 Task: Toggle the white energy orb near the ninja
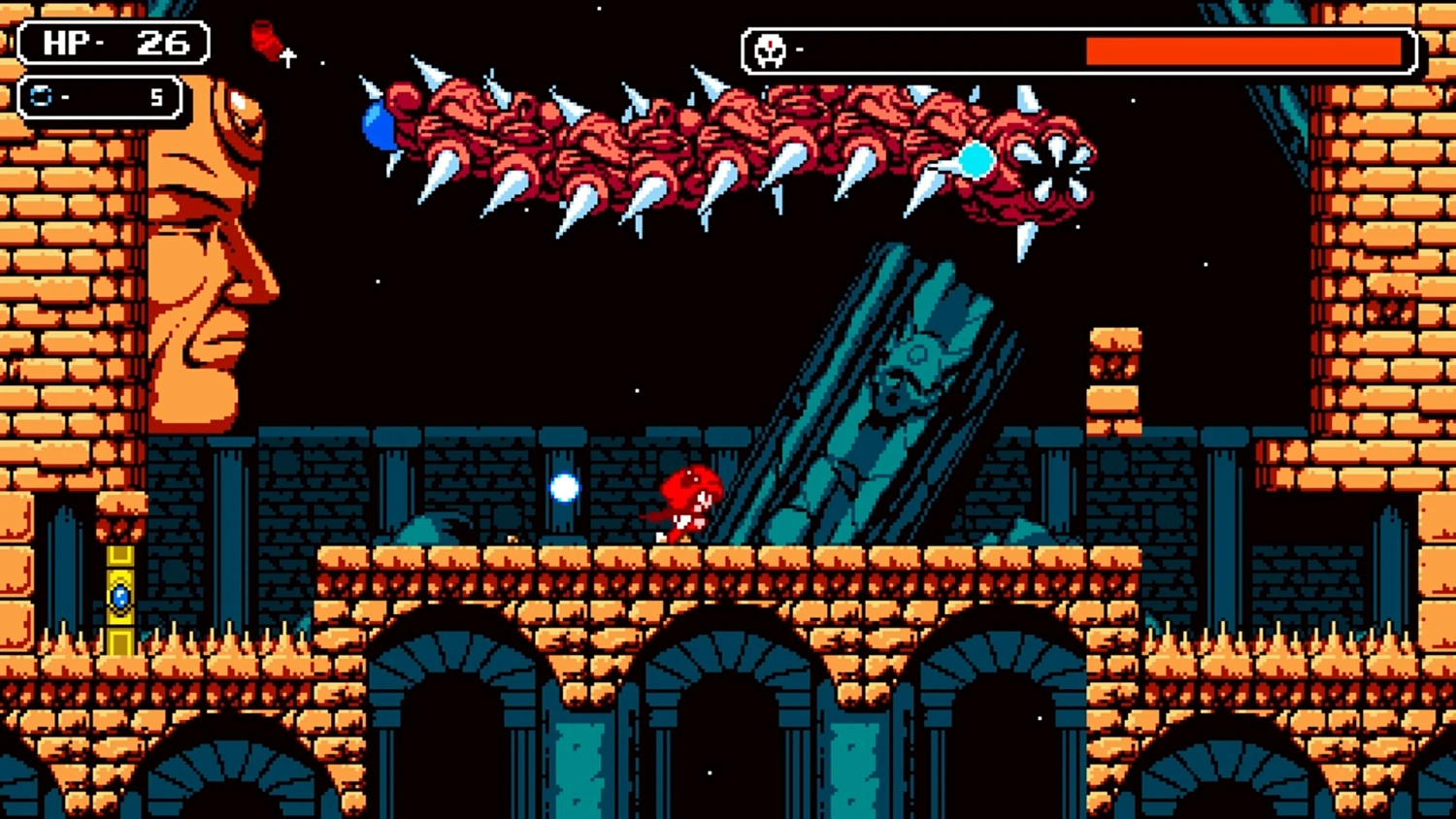click(x=564, y=489)
